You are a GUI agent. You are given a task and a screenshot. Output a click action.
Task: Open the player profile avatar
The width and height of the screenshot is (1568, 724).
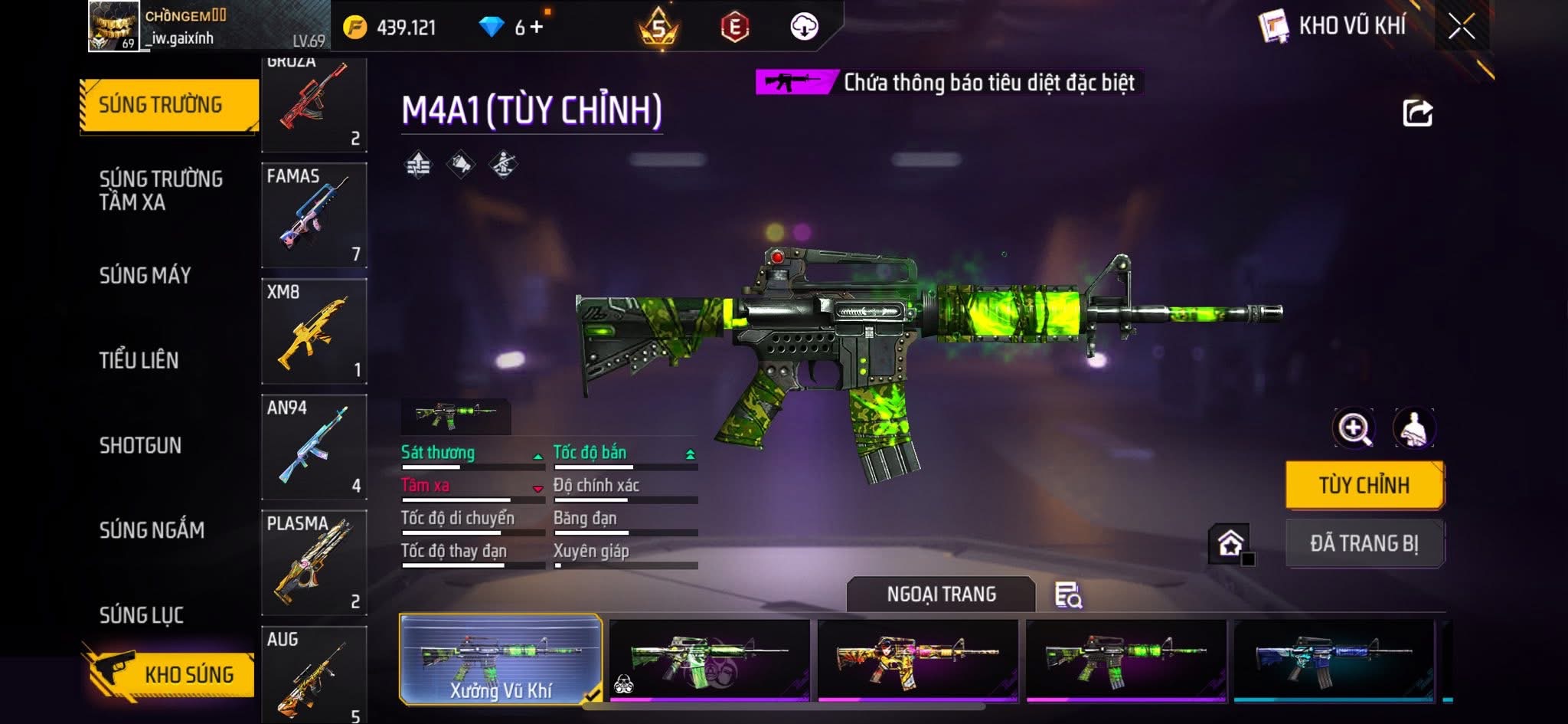point(114,26)
